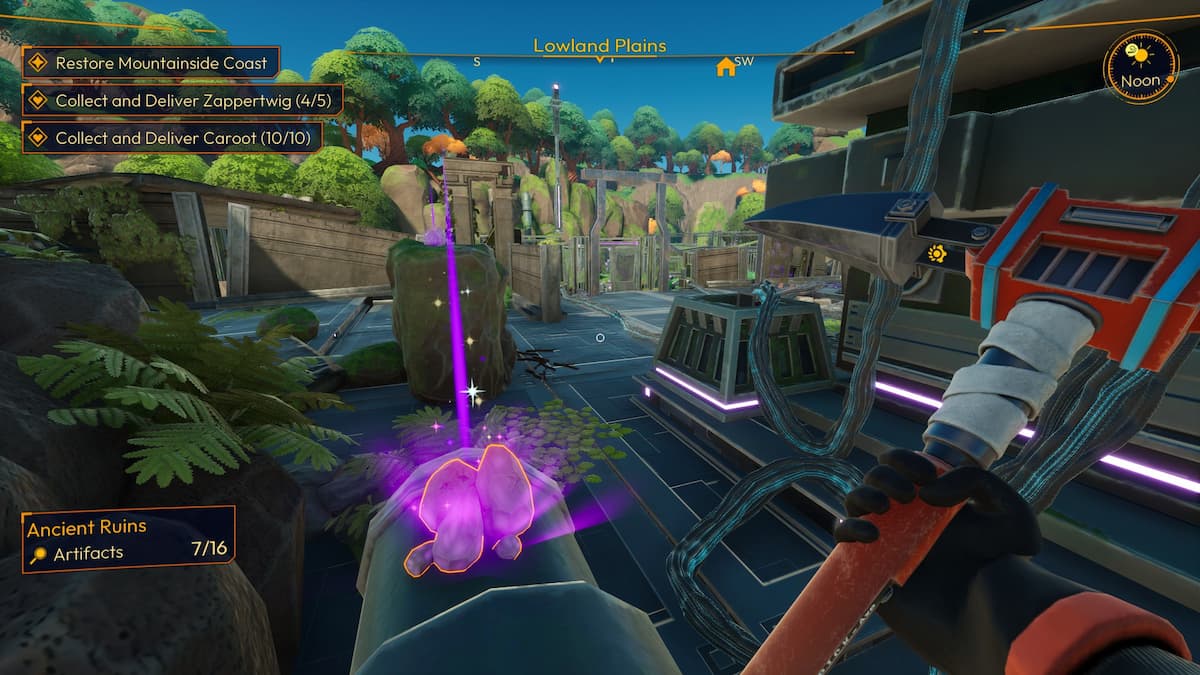Select the Restore Mountainside Coast objective

150,63
